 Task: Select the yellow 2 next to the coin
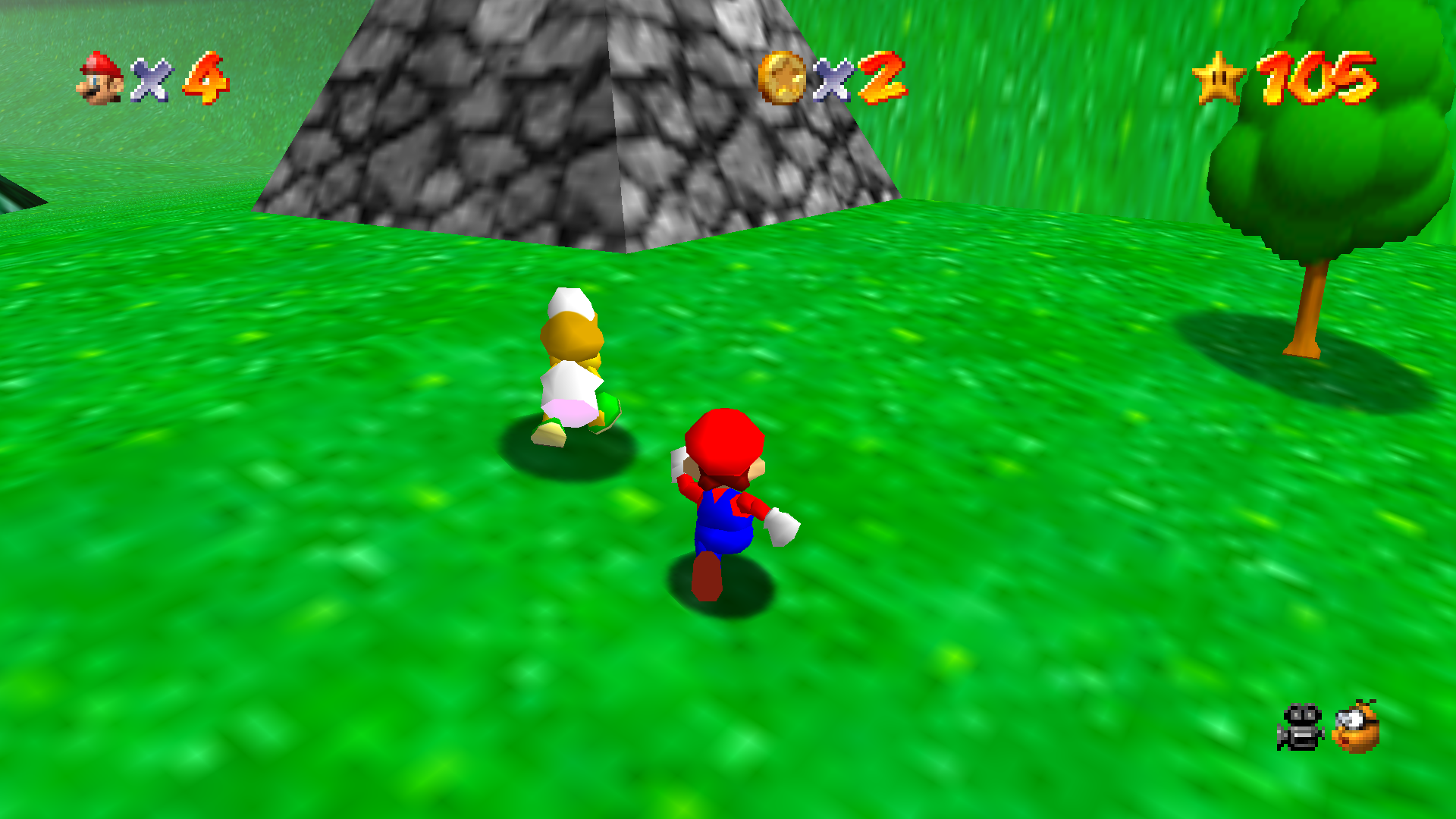pos(880,77)
